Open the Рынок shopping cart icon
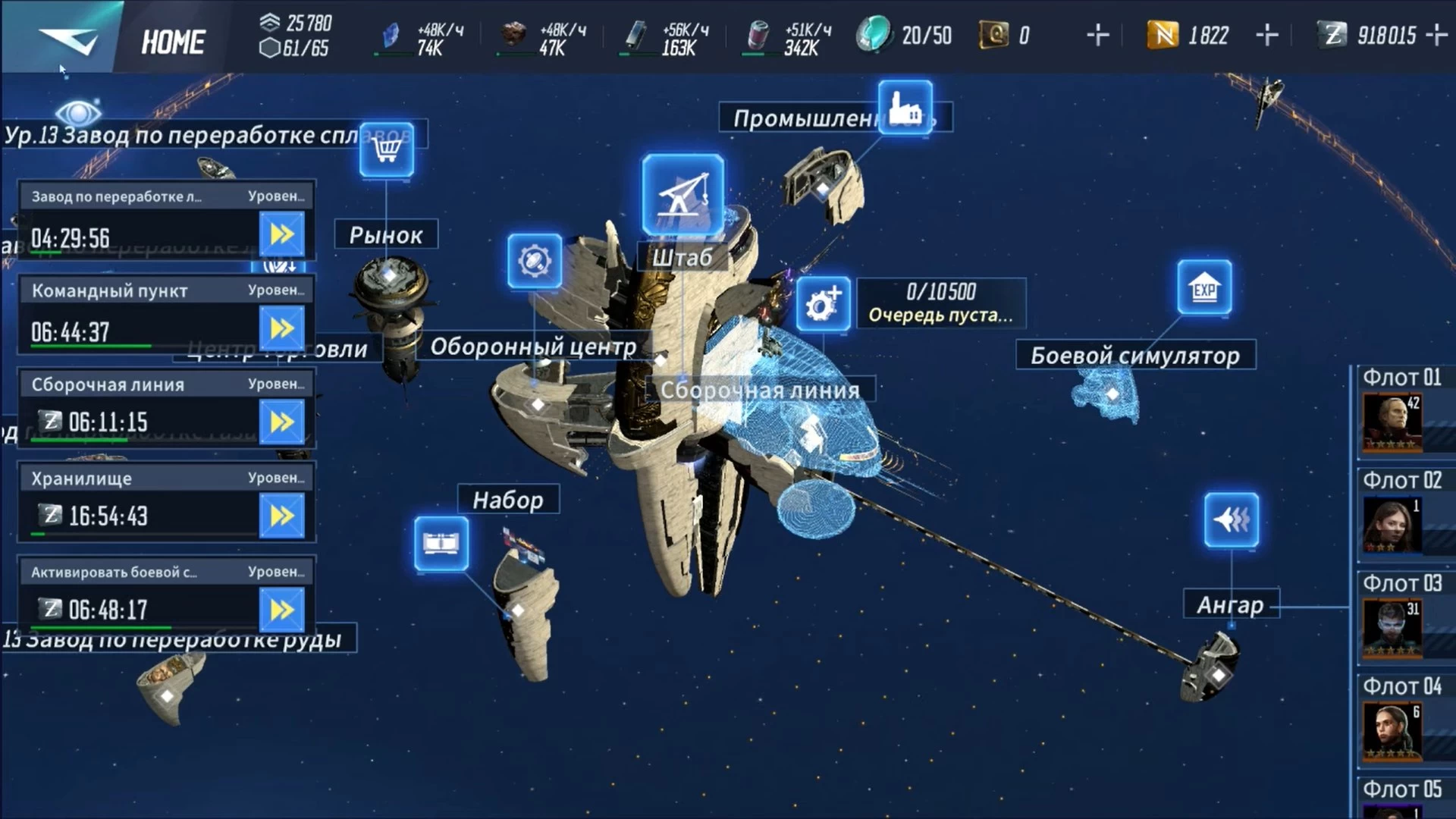 387,149
